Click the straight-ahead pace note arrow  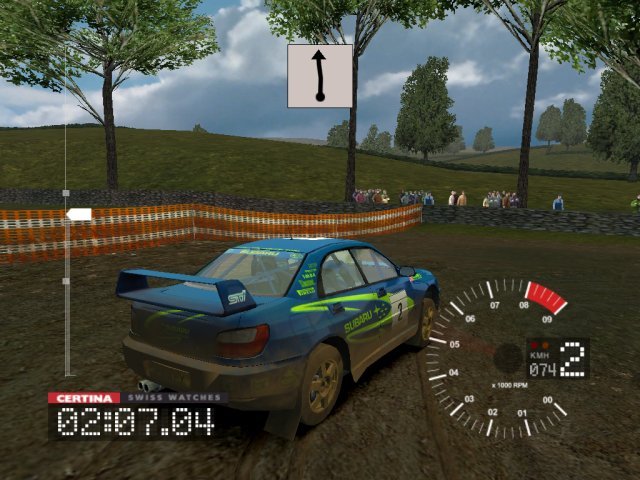[320, 76]
